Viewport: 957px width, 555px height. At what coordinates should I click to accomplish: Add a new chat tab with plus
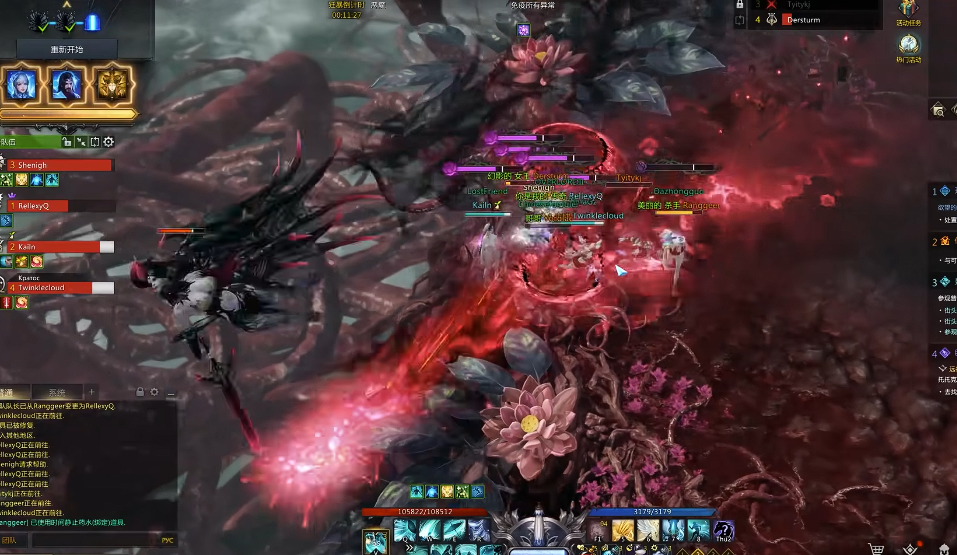click(x=91, y=392)
